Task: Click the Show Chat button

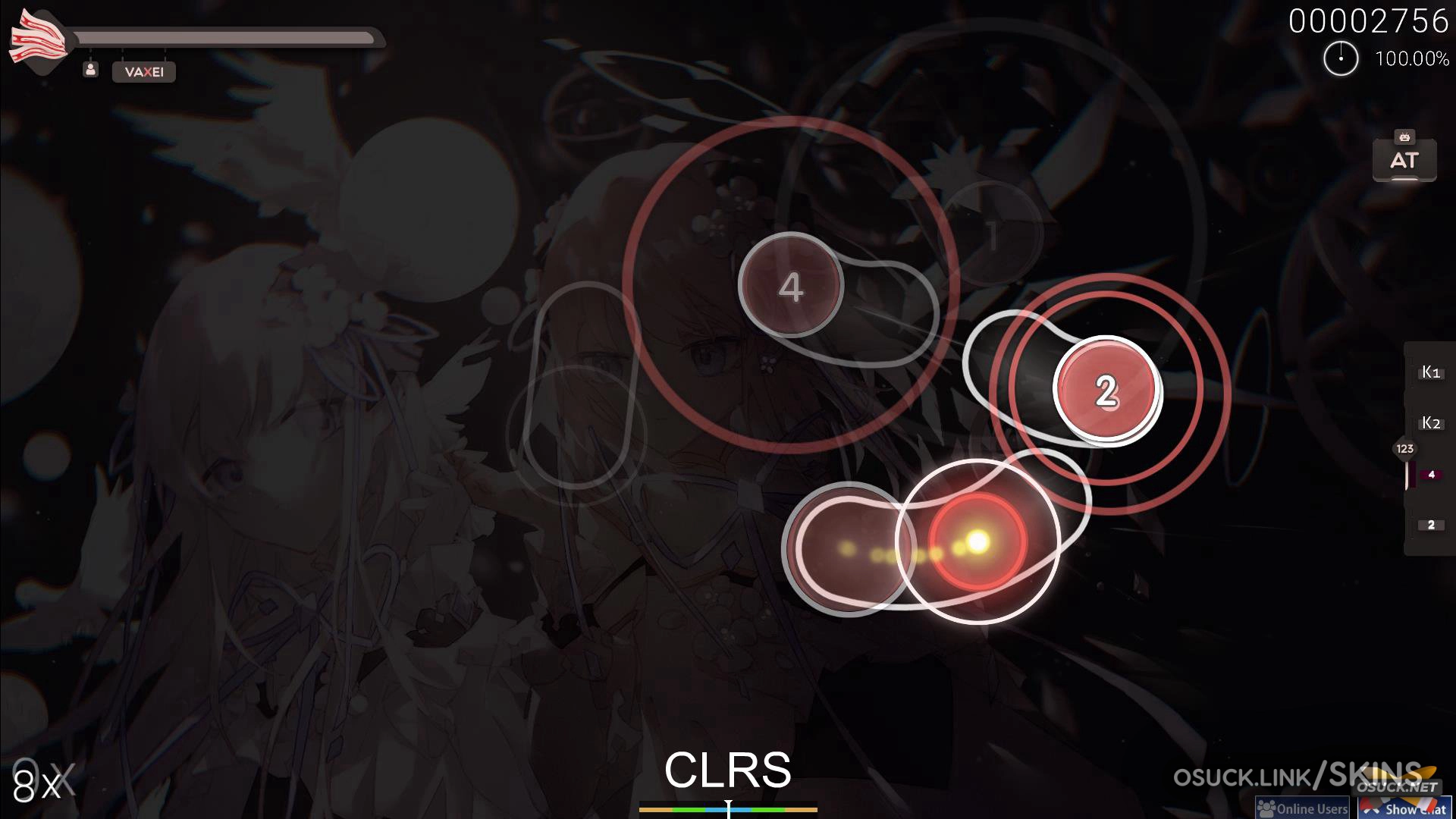Action: tap(1407, 808)
